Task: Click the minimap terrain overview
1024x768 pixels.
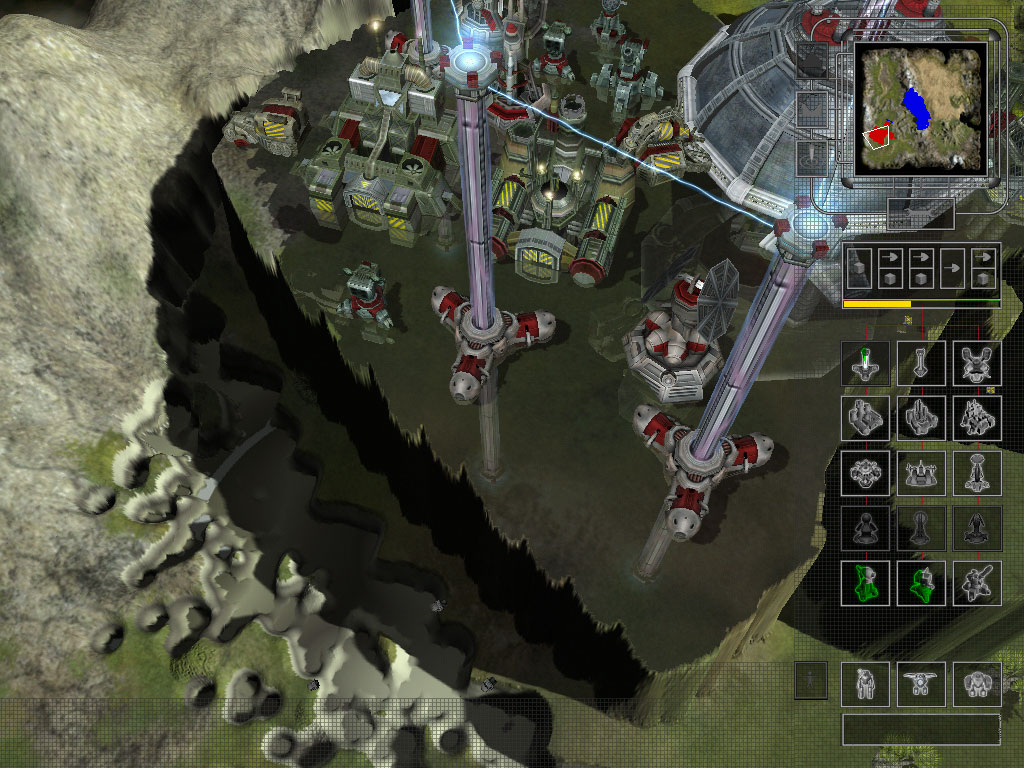Action: 919,110
